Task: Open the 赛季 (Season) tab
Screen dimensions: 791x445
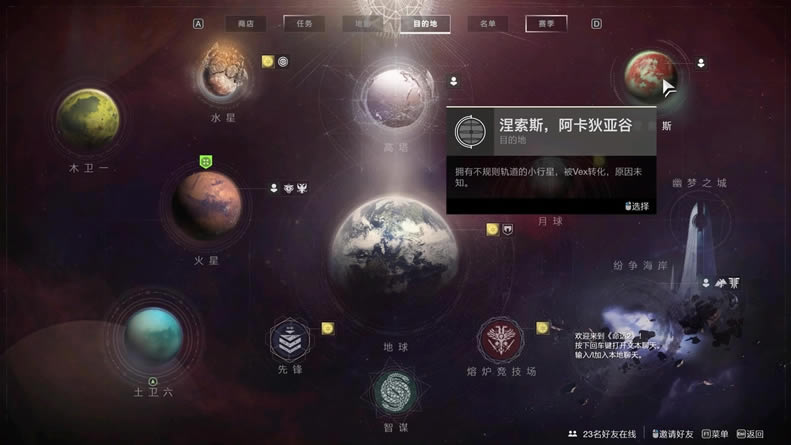Action: tap(546, 24)
